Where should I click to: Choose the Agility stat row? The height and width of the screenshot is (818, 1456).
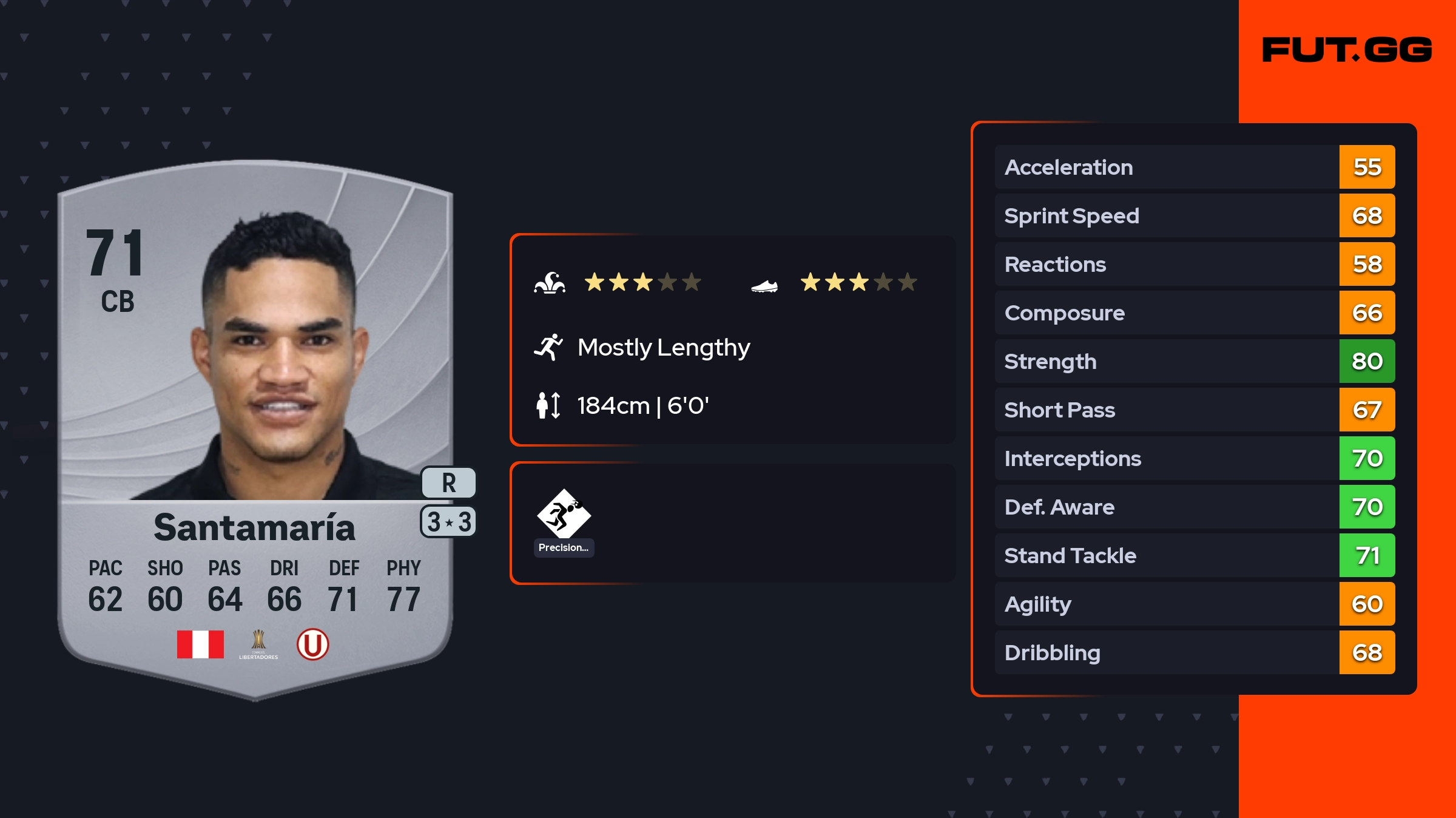pos(1194,604)
